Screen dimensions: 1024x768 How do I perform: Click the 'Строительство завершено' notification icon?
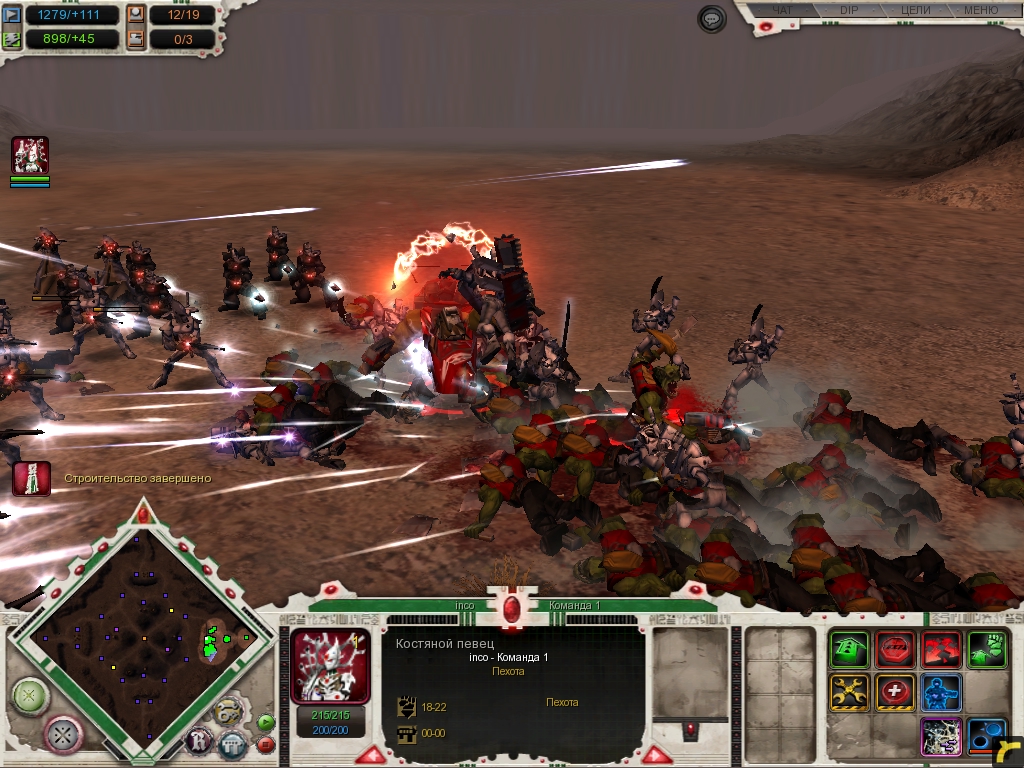click(31, 478)
